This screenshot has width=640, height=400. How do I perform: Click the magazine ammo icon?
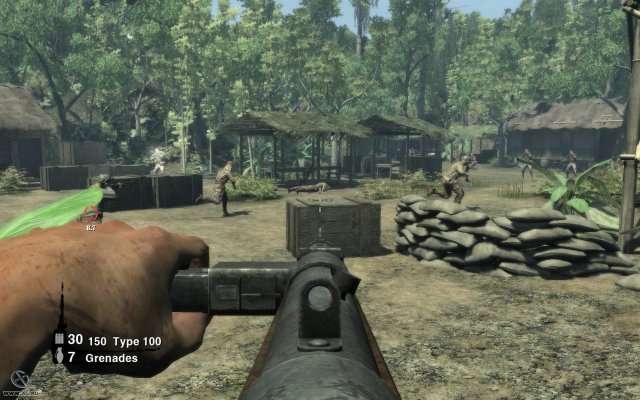pyautogui.click(x=59, y=340)
